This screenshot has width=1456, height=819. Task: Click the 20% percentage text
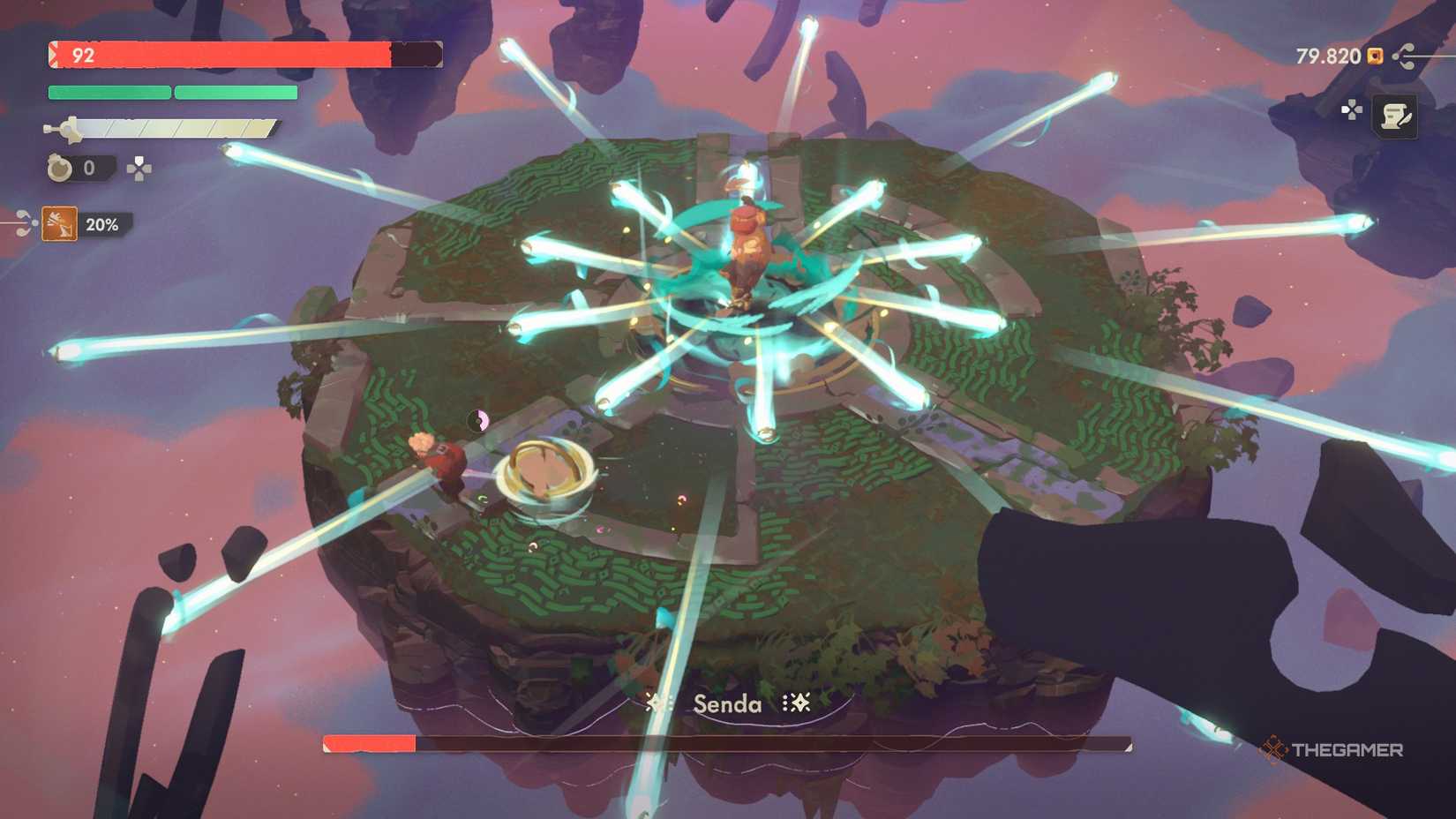(x=104, y=225)
